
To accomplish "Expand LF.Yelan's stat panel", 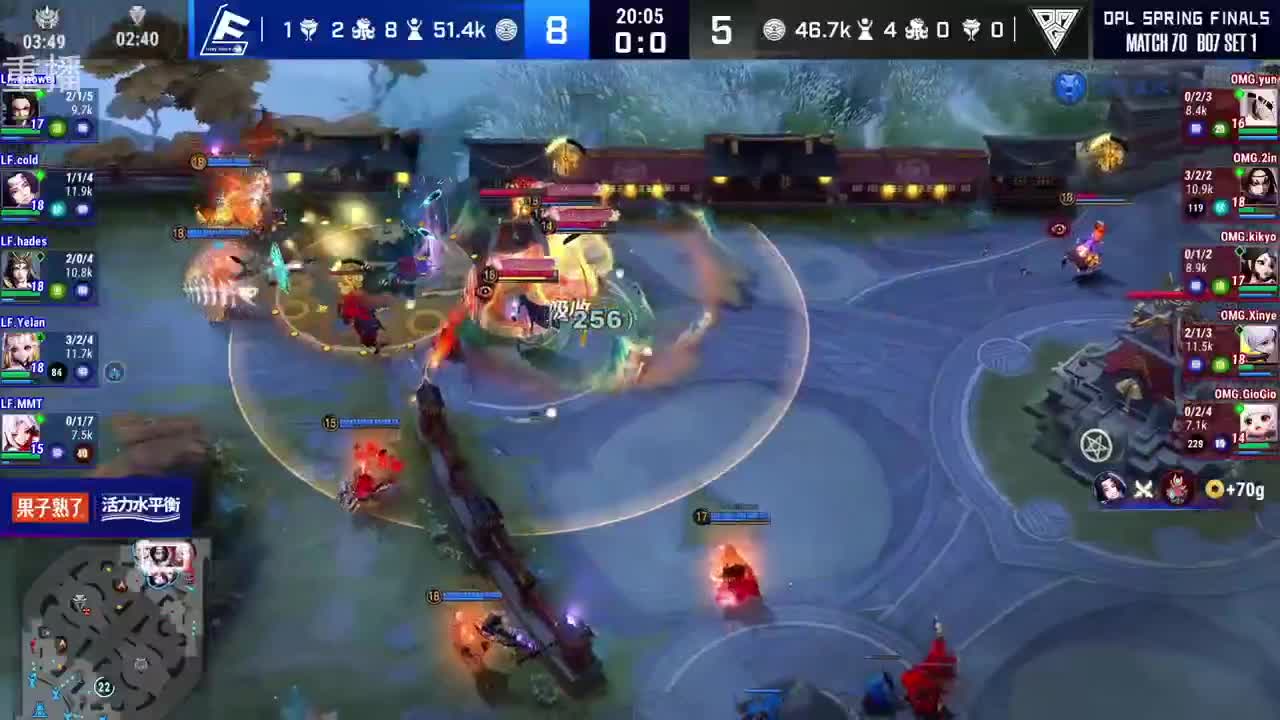I will click(45, 348).
